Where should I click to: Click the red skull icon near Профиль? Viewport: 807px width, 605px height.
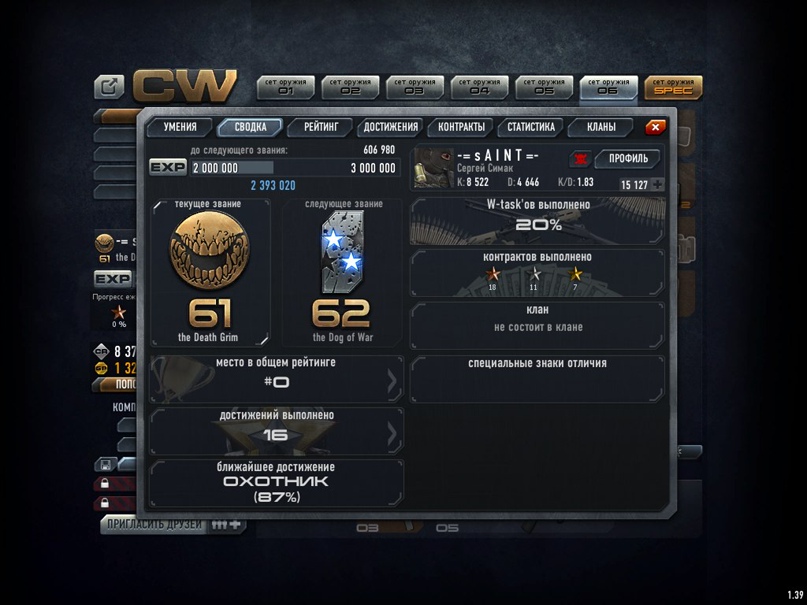click(x=580, y=159)
